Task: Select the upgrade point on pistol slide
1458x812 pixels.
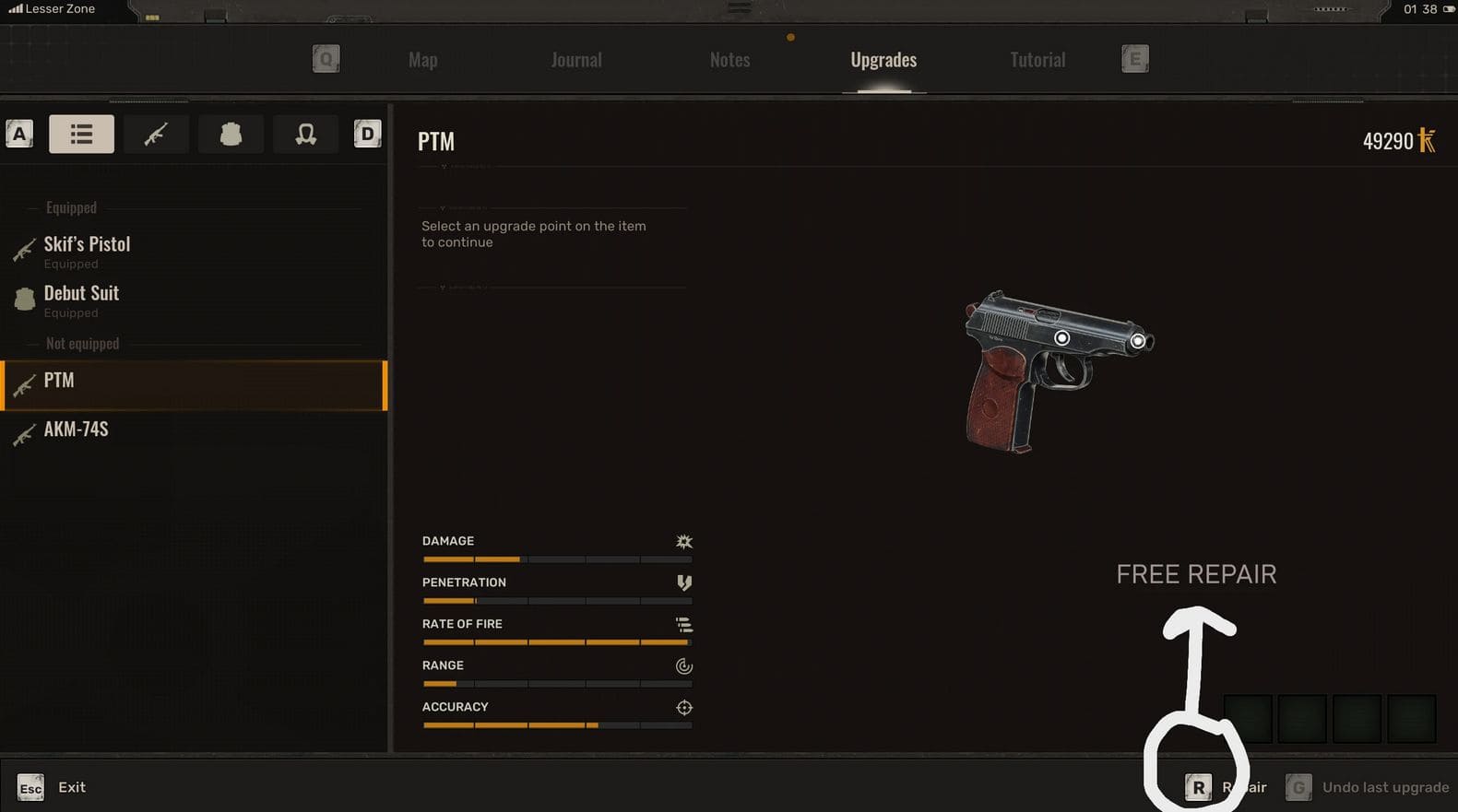Action: (1062, 338)
